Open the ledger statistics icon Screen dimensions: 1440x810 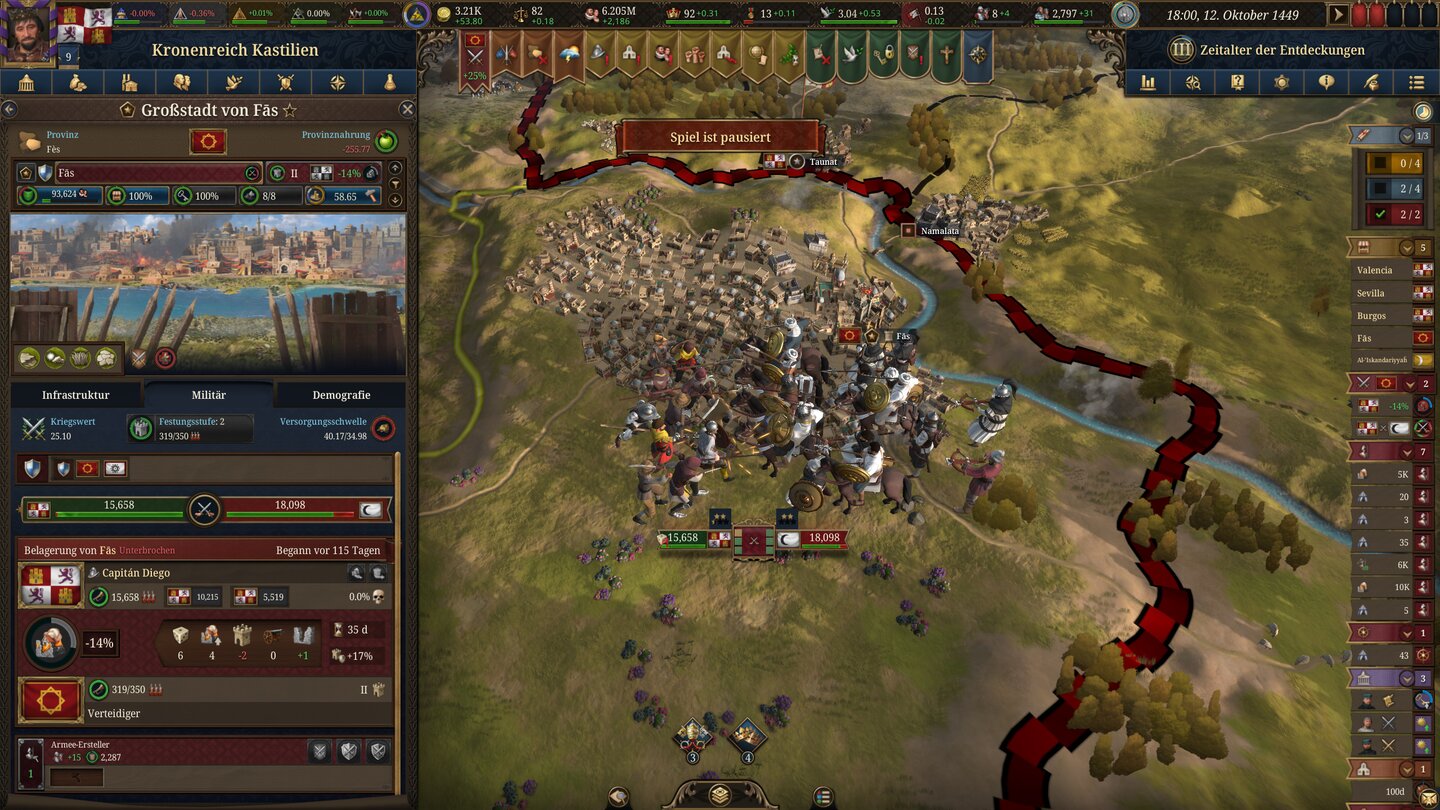pyautogui.click(x=1147, y=82)
